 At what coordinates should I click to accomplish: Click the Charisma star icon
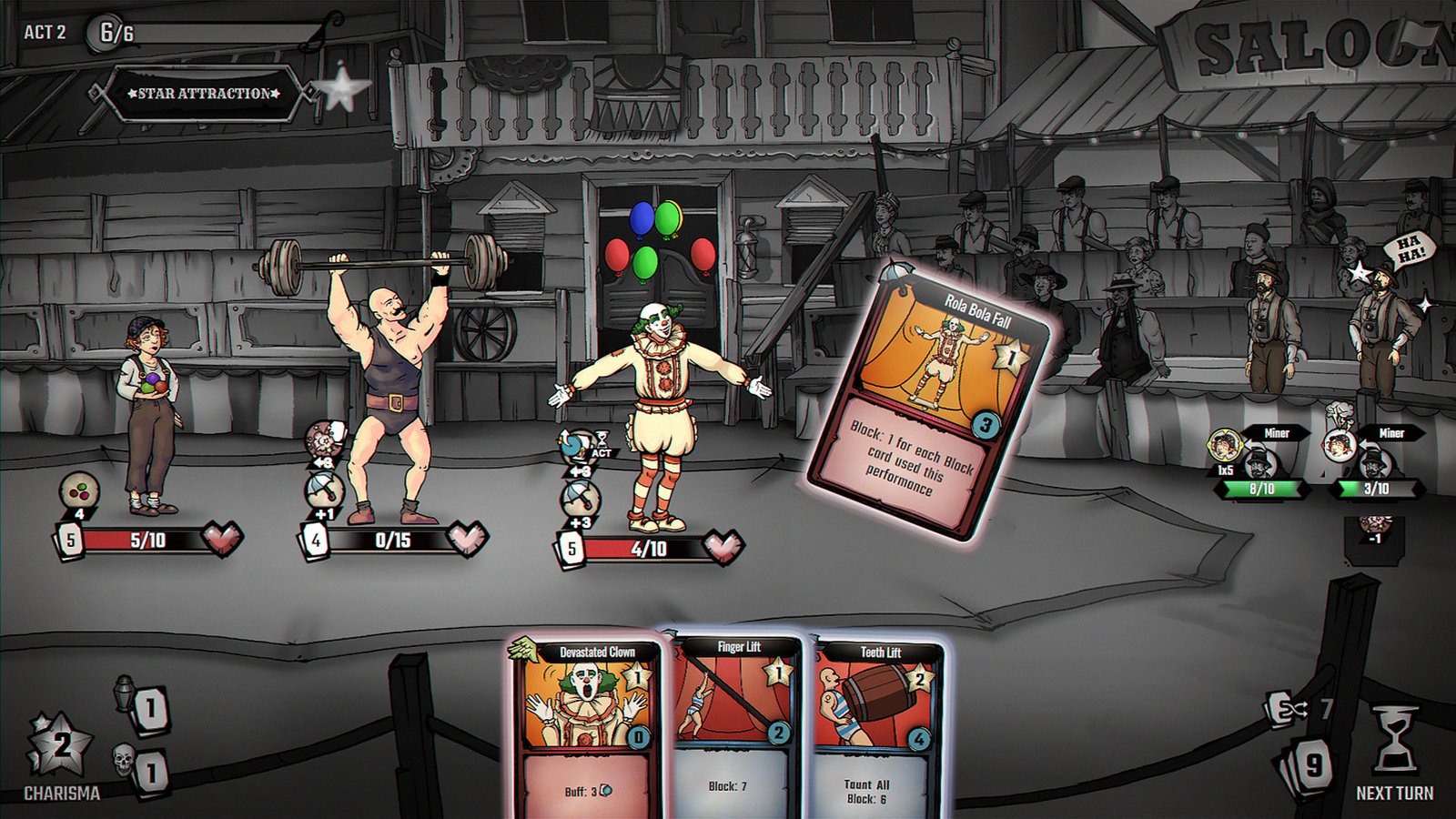pyautogui.click(x=60, y=746)
